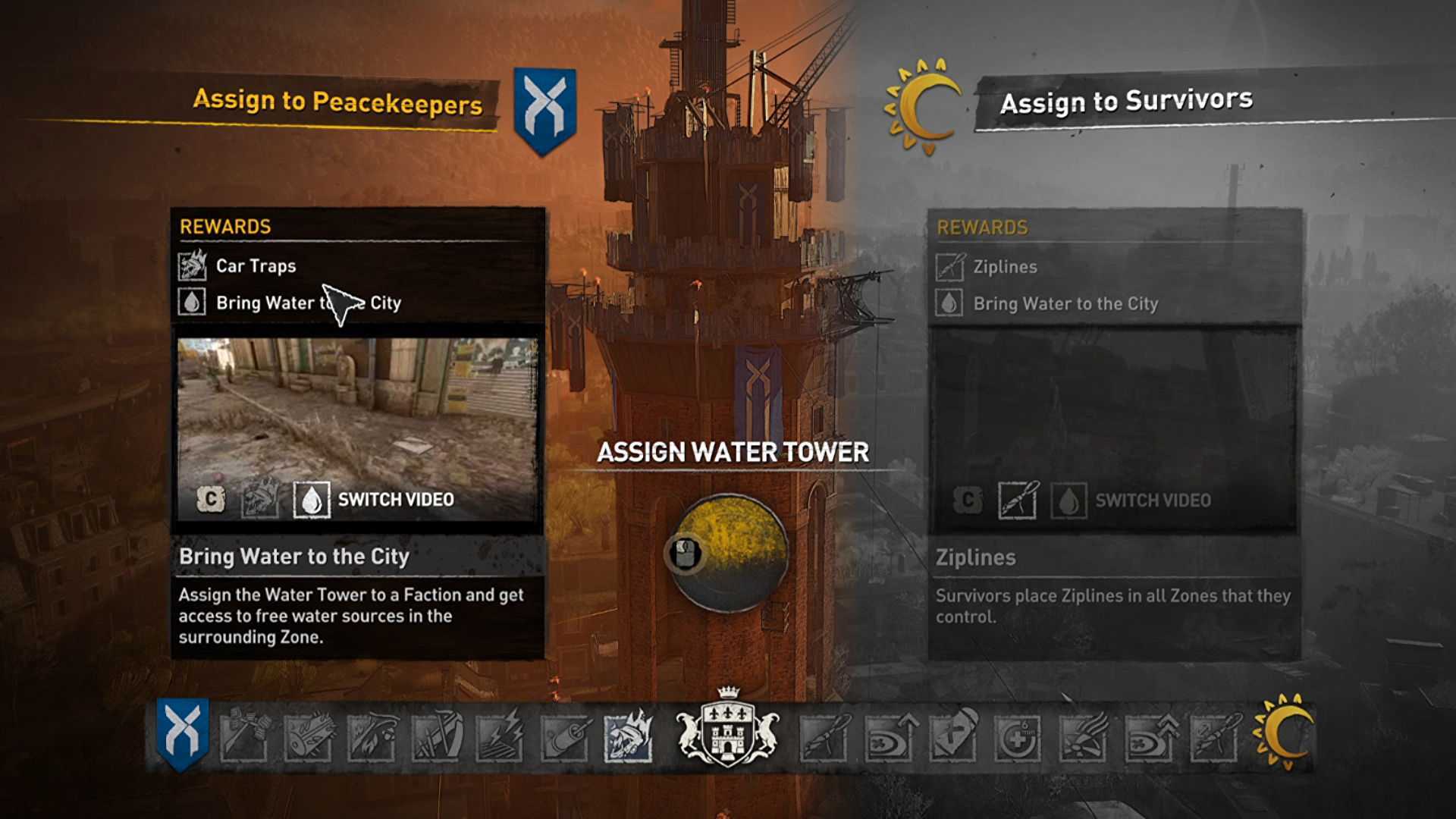Click the Survivors sun icon ending the reward track
The width and height of the screenshot is (1456, 819).
click(1284, 733)
